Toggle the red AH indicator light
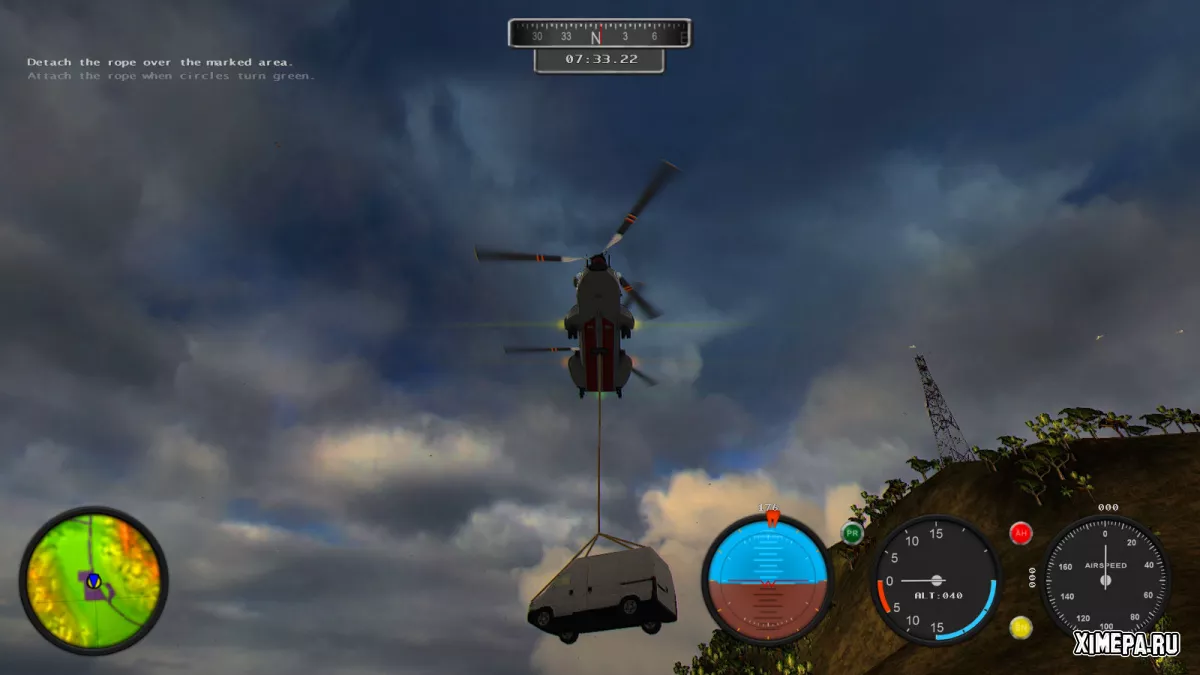Viewport: 1200px width, 675px height. (1021, 533)
